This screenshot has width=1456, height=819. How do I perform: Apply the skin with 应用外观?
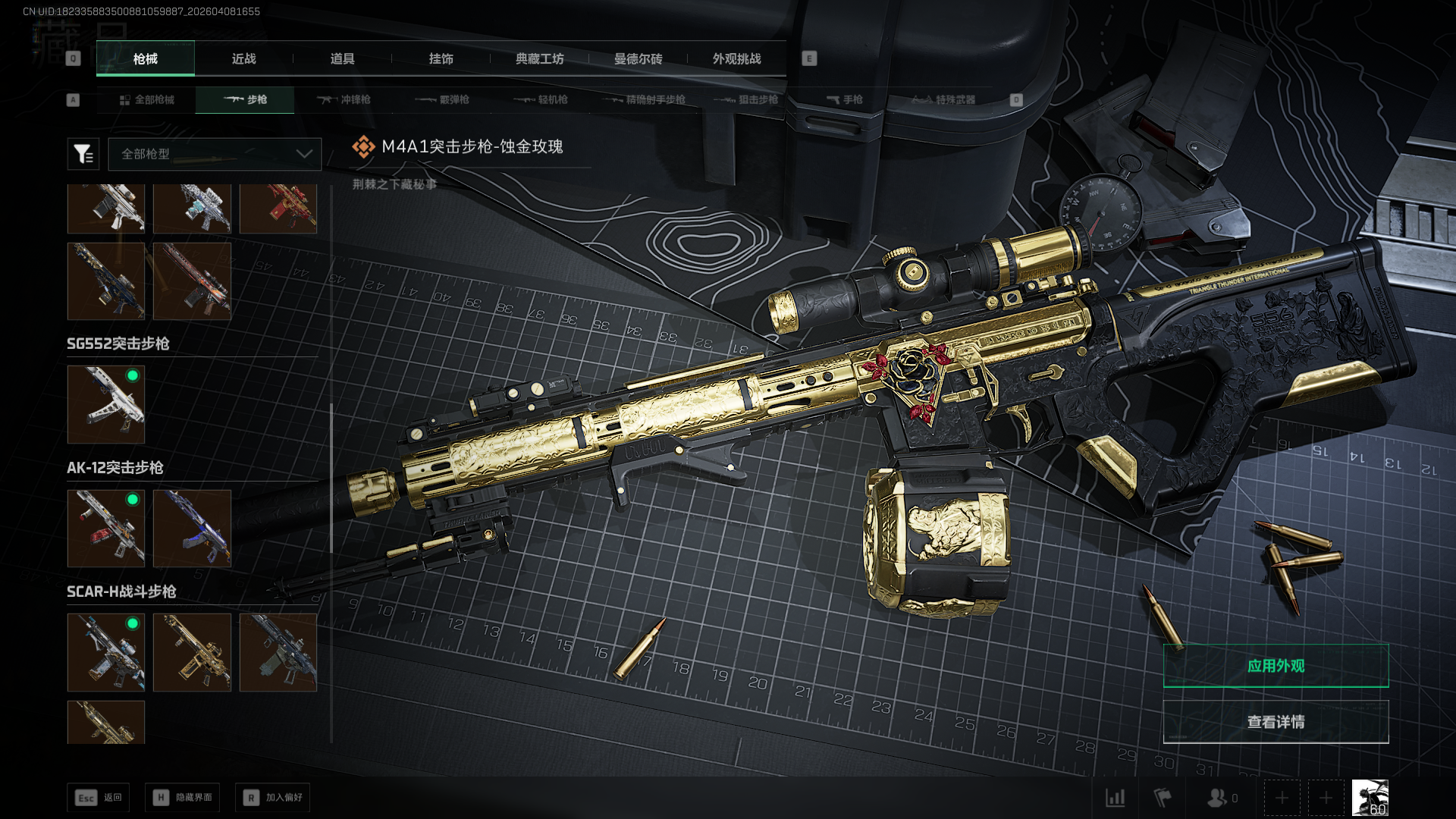[1276, 666]
